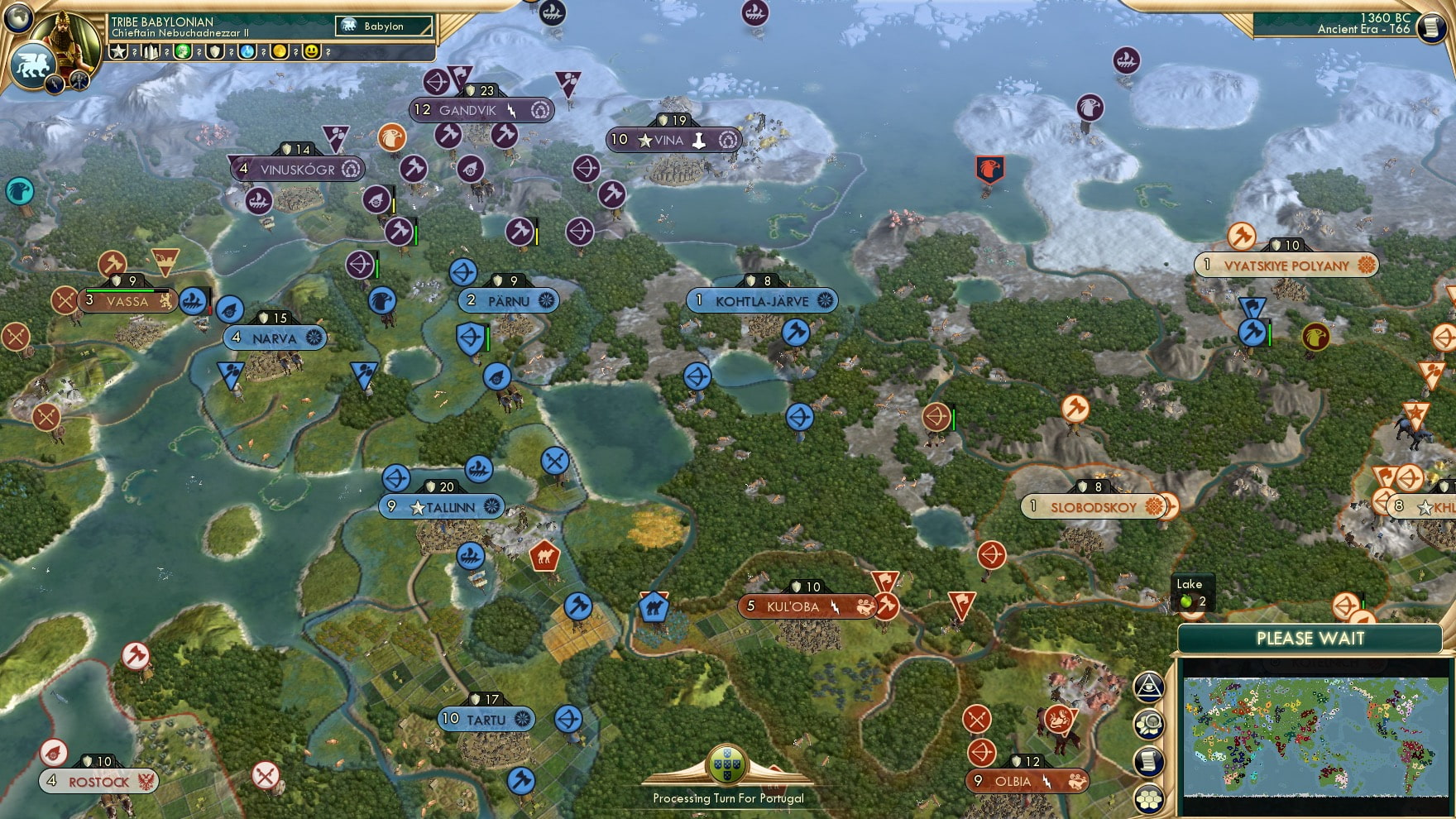Viewport: 1456px width, 819px height.
Task: Open the game menu scroll icon
Action: (1433, 29)
